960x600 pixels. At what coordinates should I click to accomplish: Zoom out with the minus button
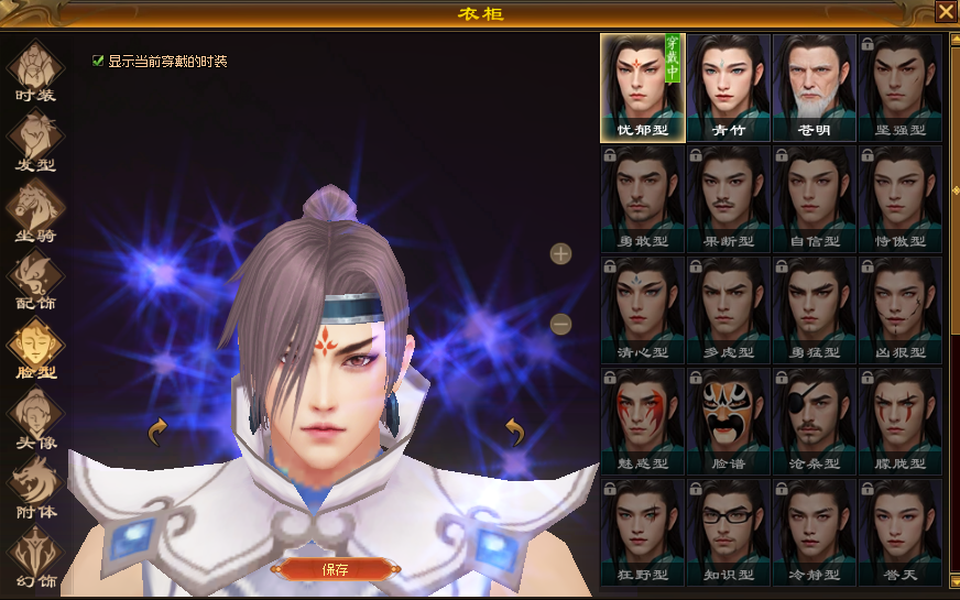[561, 324]
